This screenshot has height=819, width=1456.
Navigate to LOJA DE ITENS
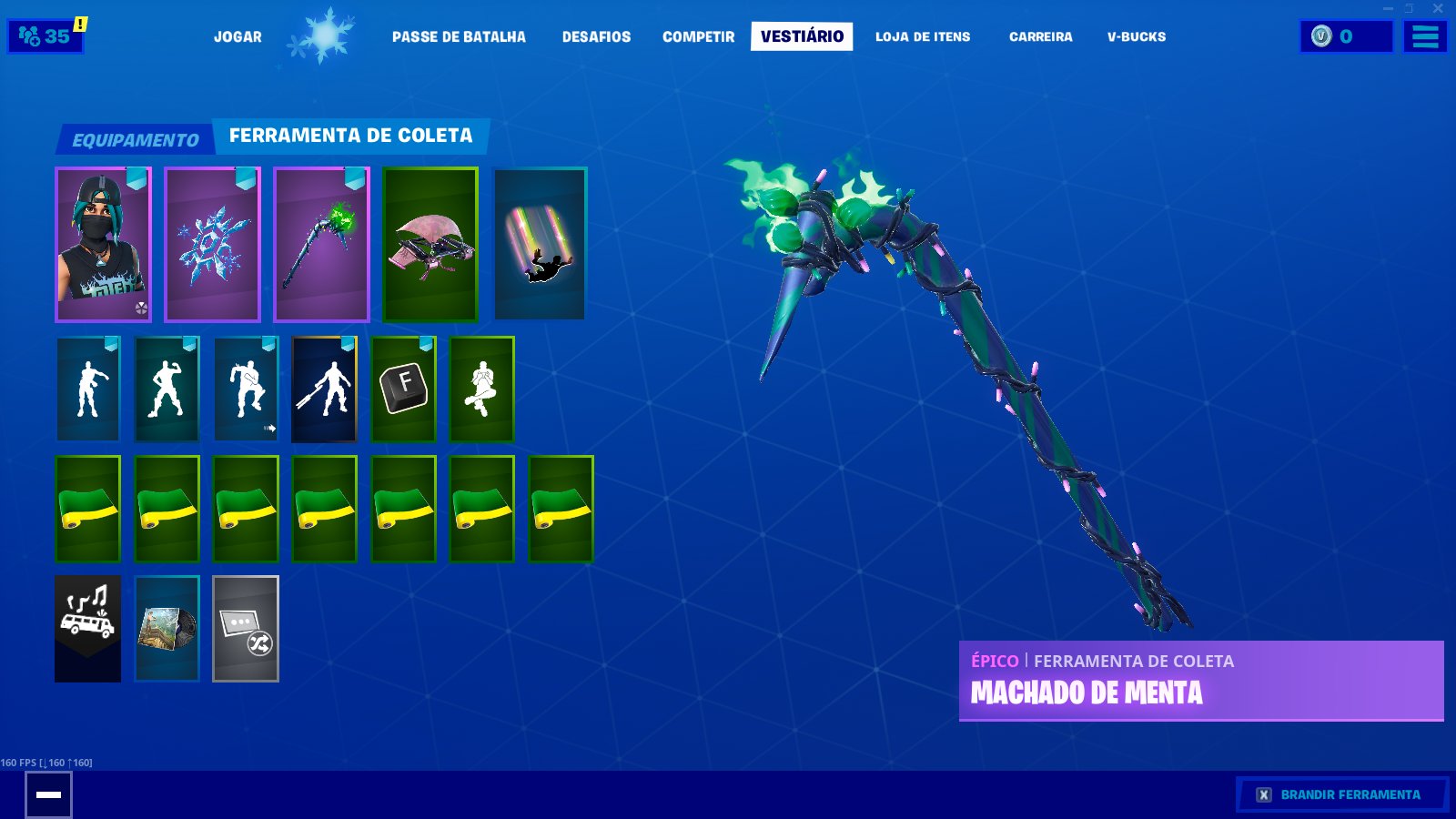[x=923, y=37]
